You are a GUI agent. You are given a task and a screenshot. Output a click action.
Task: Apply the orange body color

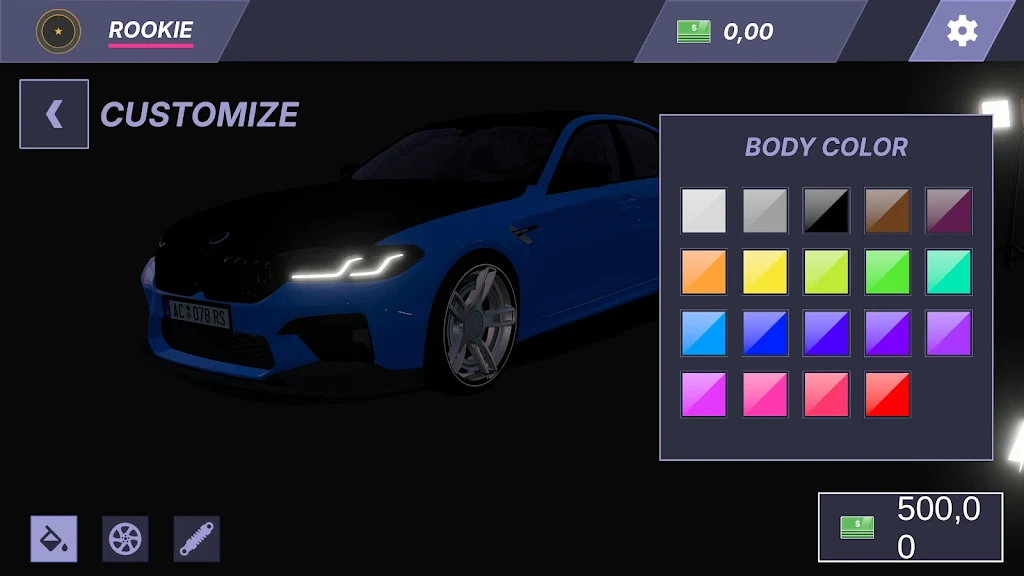704,272
